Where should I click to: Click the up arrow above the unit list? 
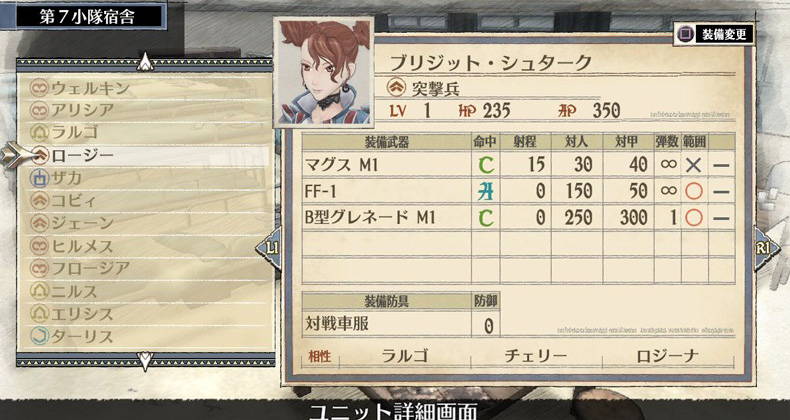pyautogui.click(x=146, y=62)
